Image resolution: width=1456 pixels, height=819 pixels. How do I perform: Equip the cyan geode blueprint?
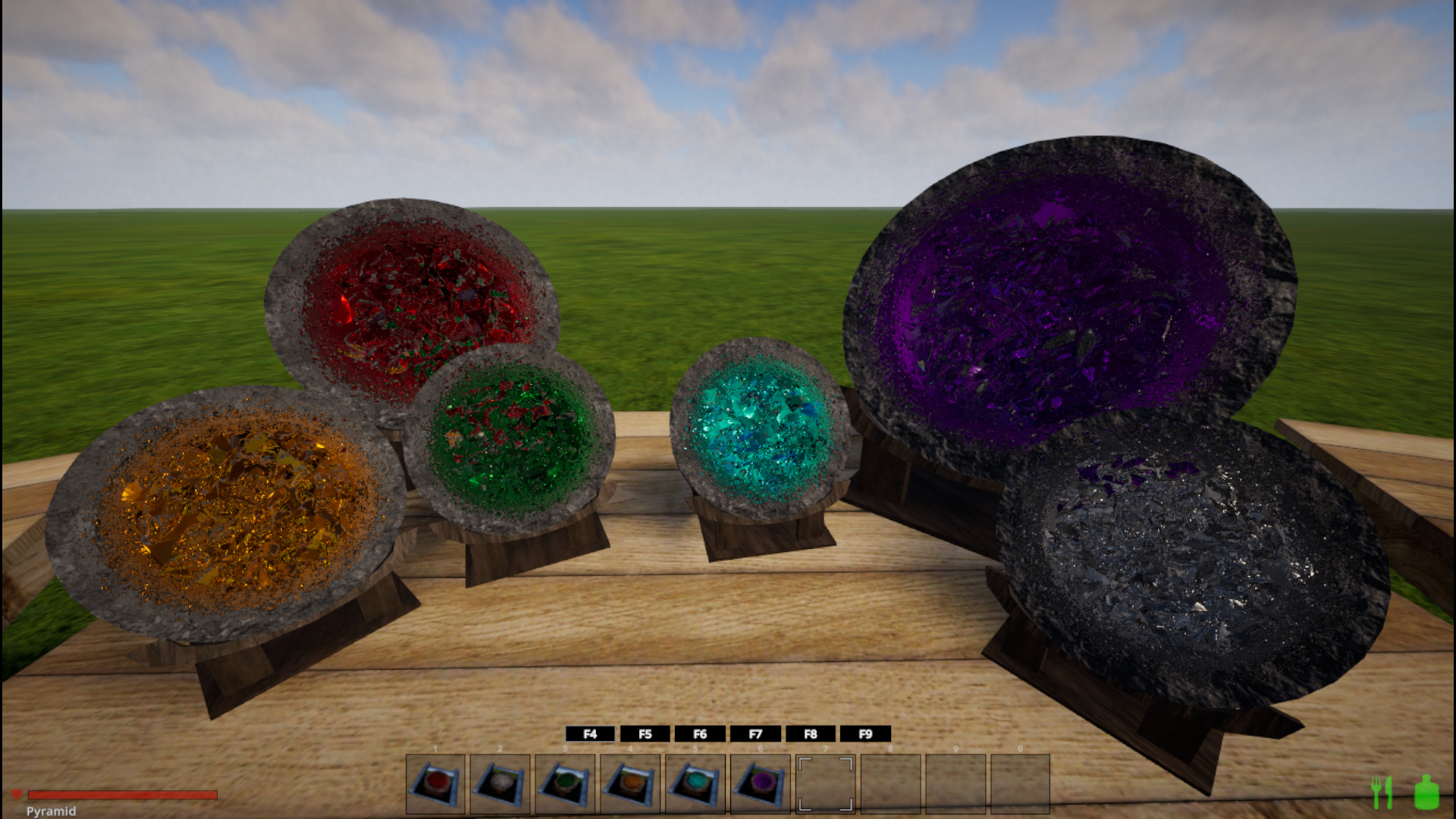tap(695, 783)
